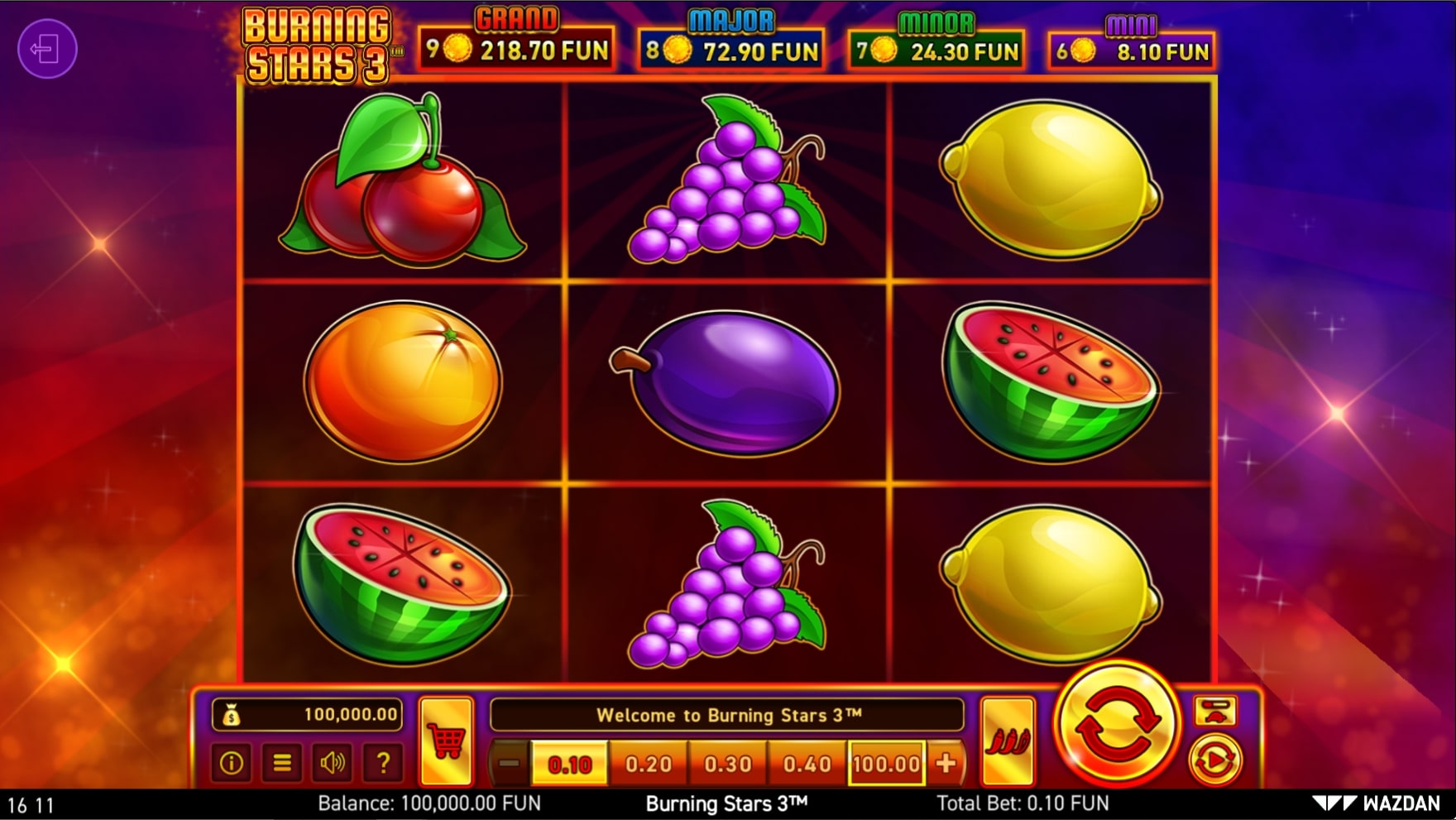Select the 0.20 bet value
Image resolution: width=1456 pixels, height=820 pixels.
(649, 761)
